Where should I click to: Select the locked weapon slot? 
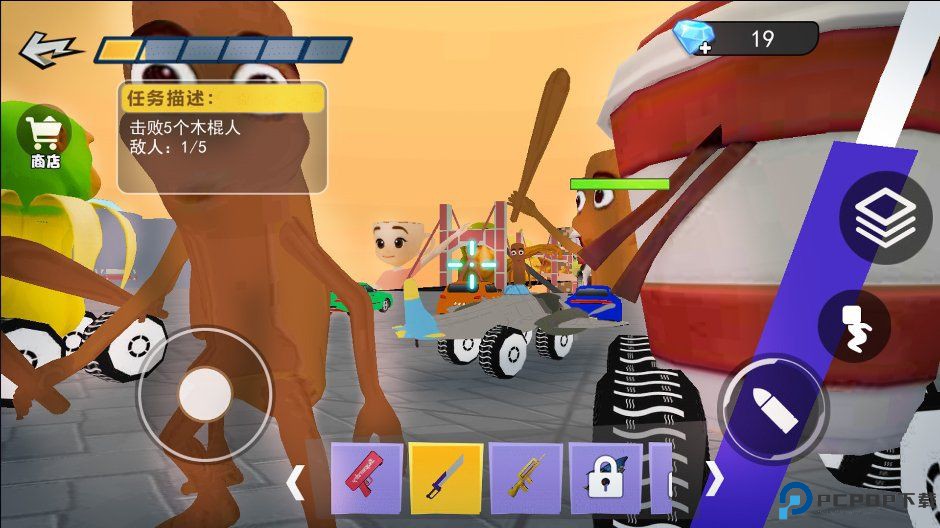(604, 477)
